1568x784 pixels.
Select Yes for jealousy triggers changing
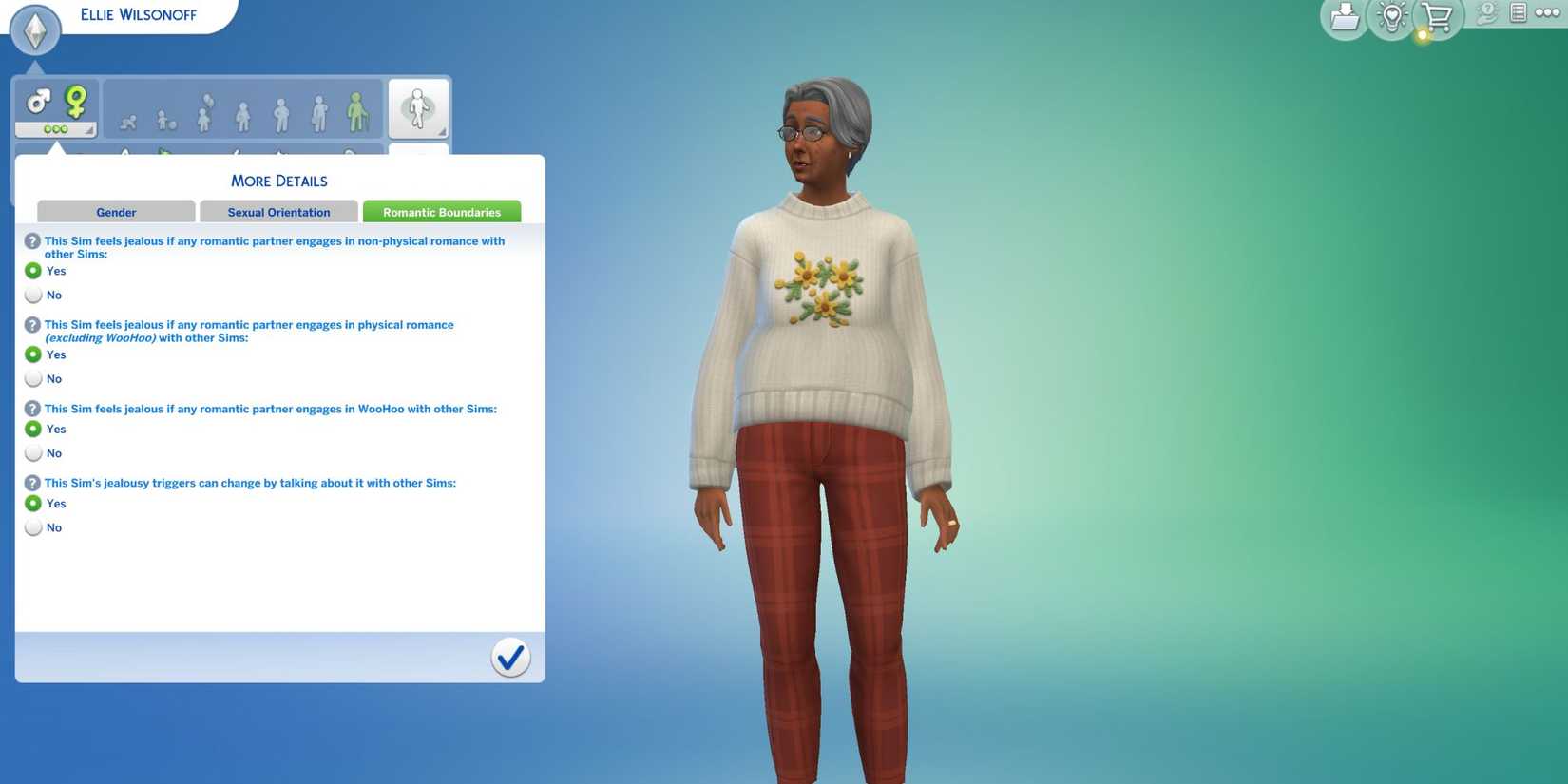tap(33, 503)
